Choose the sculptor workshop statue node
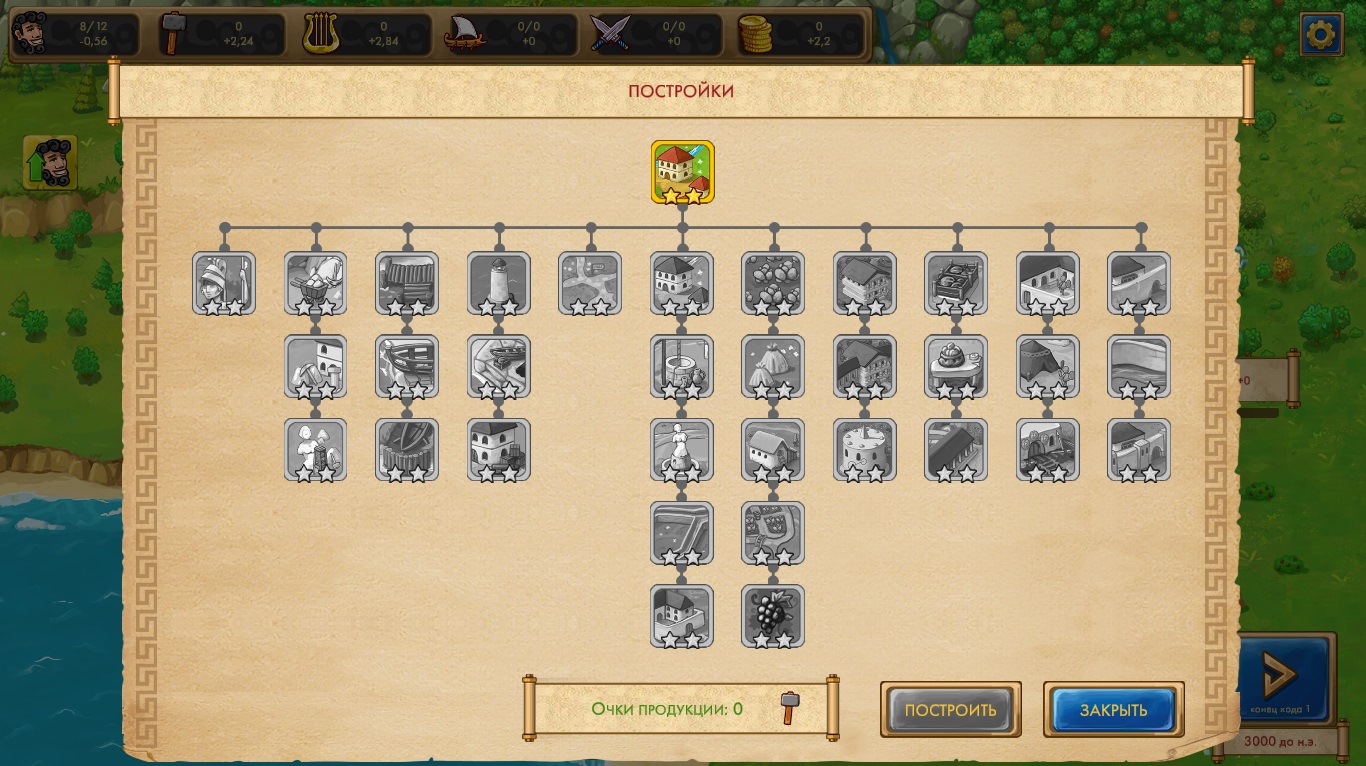The image size is (1366, 766). 316,449
